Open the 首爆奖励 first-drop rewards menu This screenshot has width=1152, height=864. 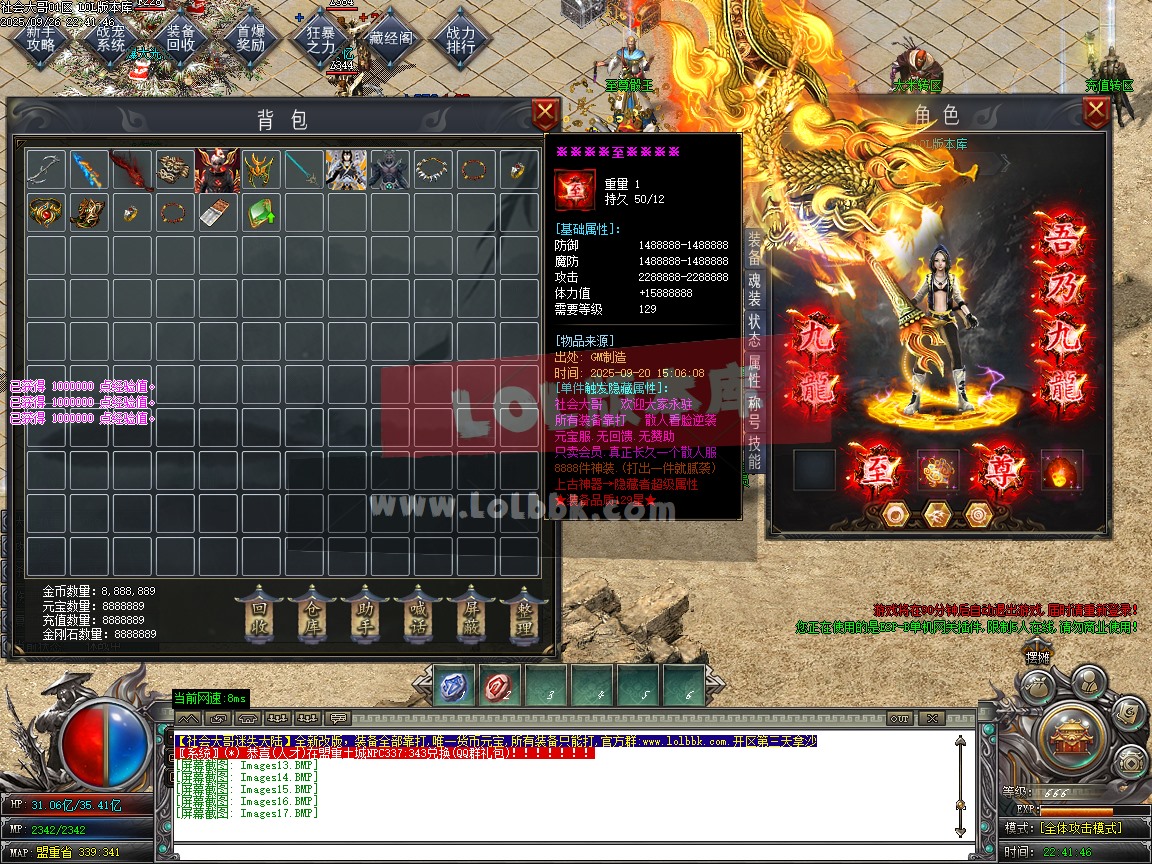pos(251,38)
